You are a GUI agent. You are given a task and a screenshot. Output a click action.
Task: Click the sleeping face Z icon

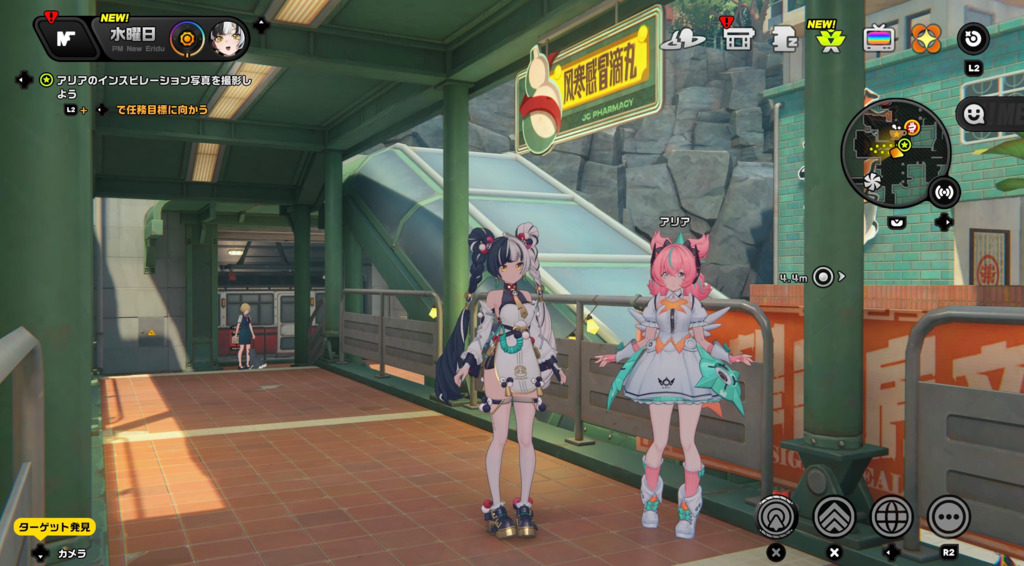coord(784,39)
